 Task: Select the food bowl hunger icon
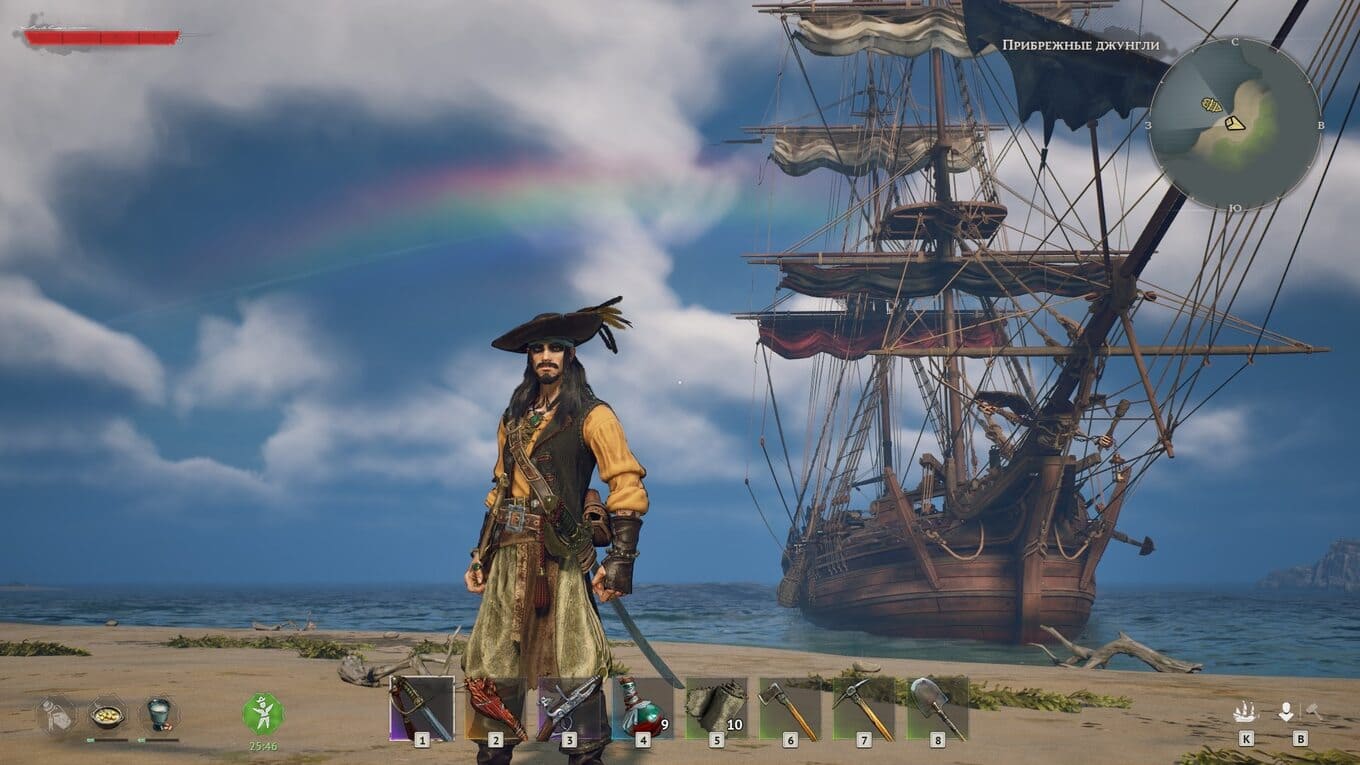tap(107, 714)
